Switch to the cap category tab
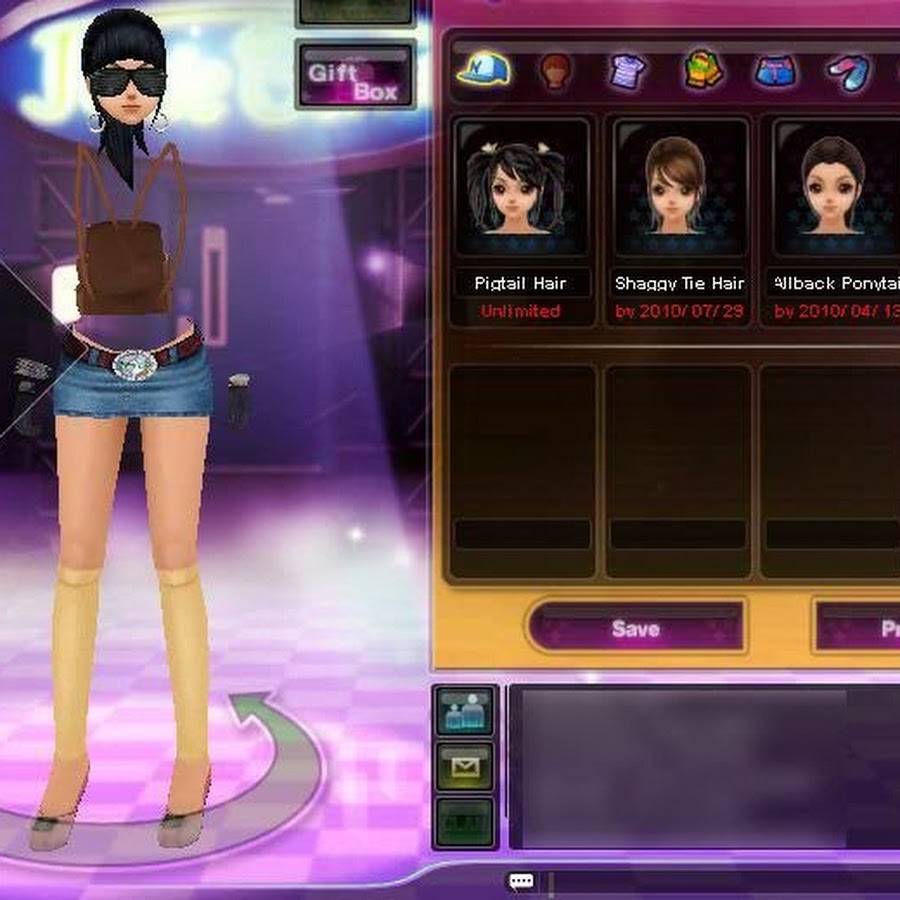 click(483, 70)
